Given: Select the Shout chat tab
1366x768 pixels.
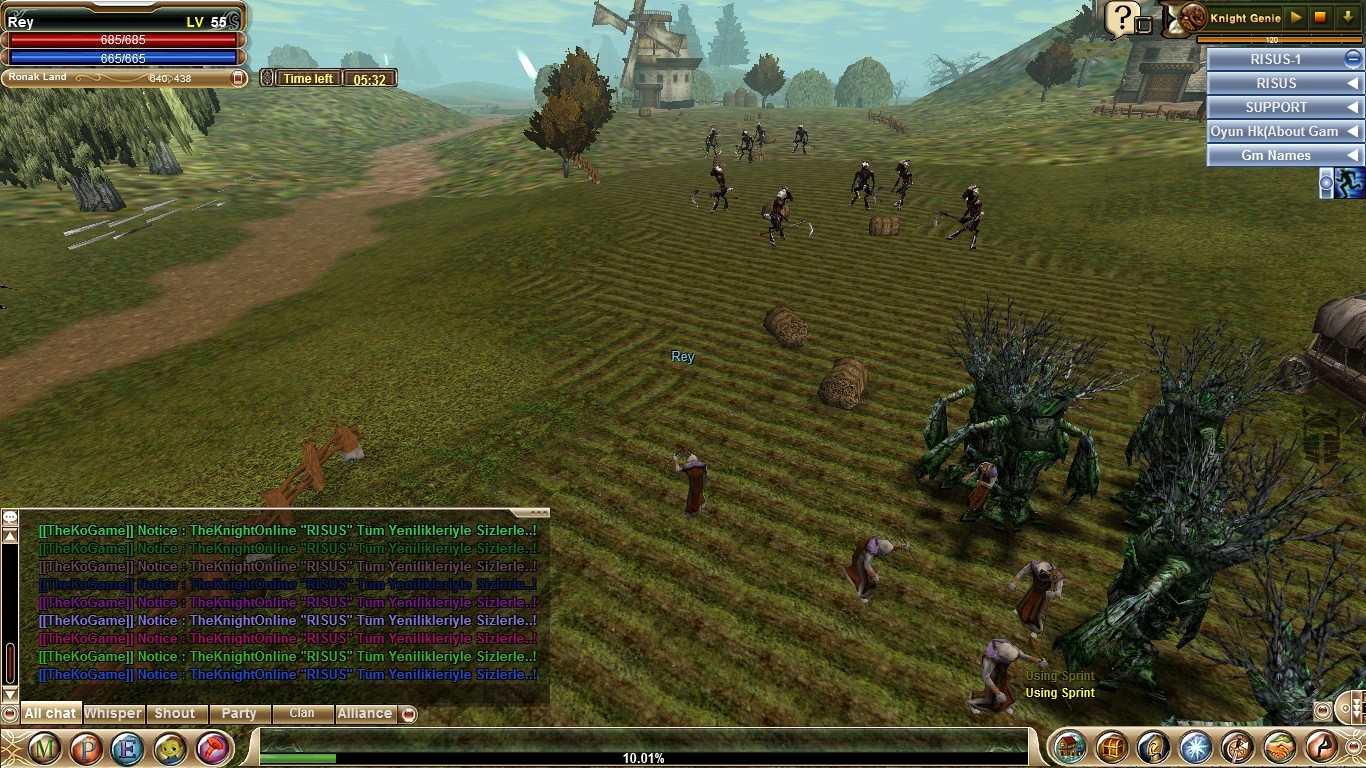Looking at the screenshot, I should click(x=175, y=714).
